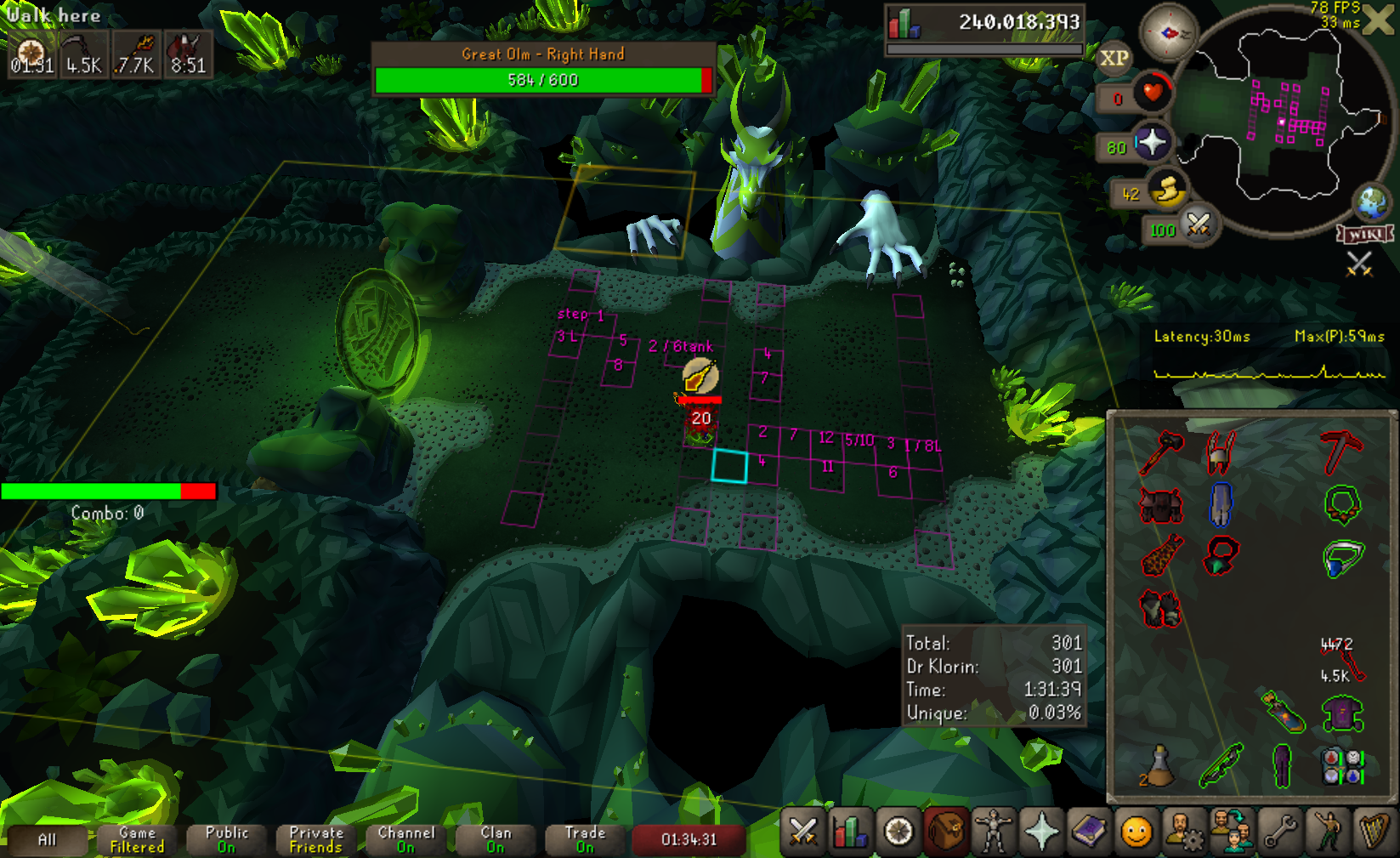Toggle the XP tracker orb
The width and height of the screenshot is (1400, 858).
click(1114, 59)
